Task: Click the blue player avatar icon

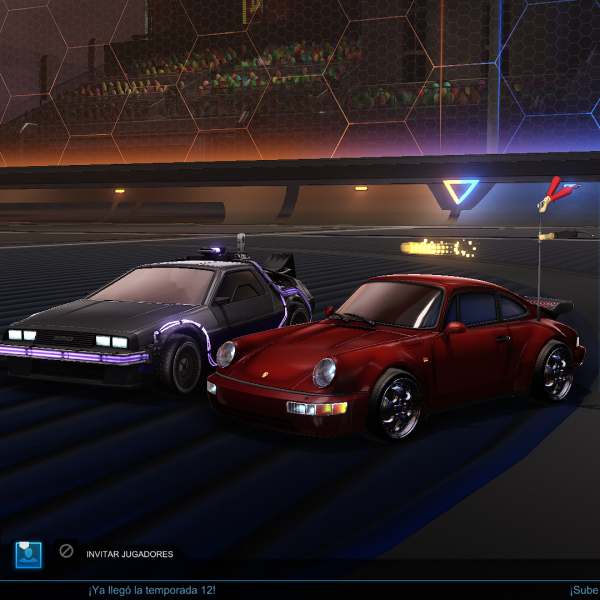Action: tap(28, 554)
